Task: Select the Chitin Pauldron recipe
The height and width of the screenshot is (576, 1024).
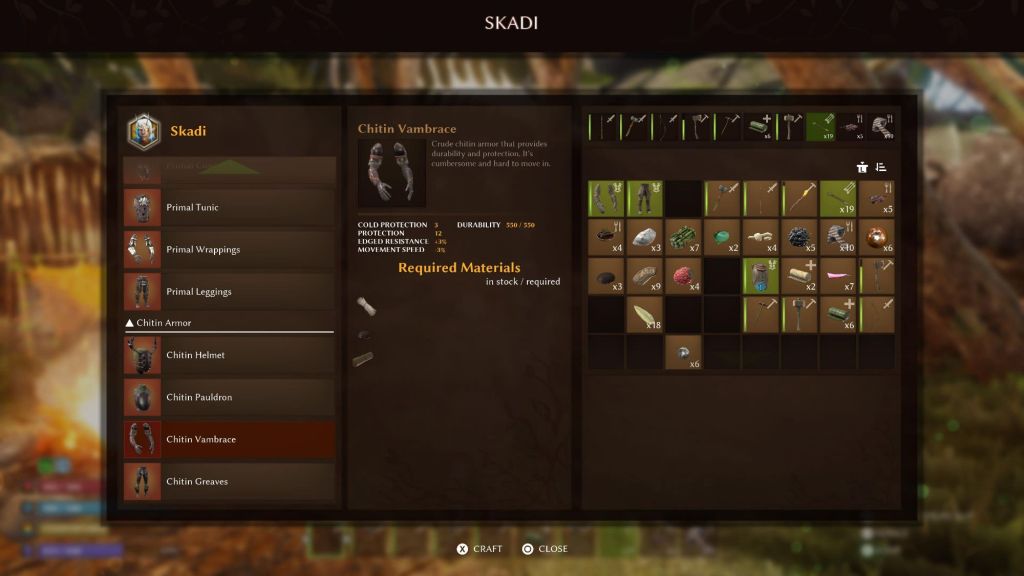Action: 229,397
